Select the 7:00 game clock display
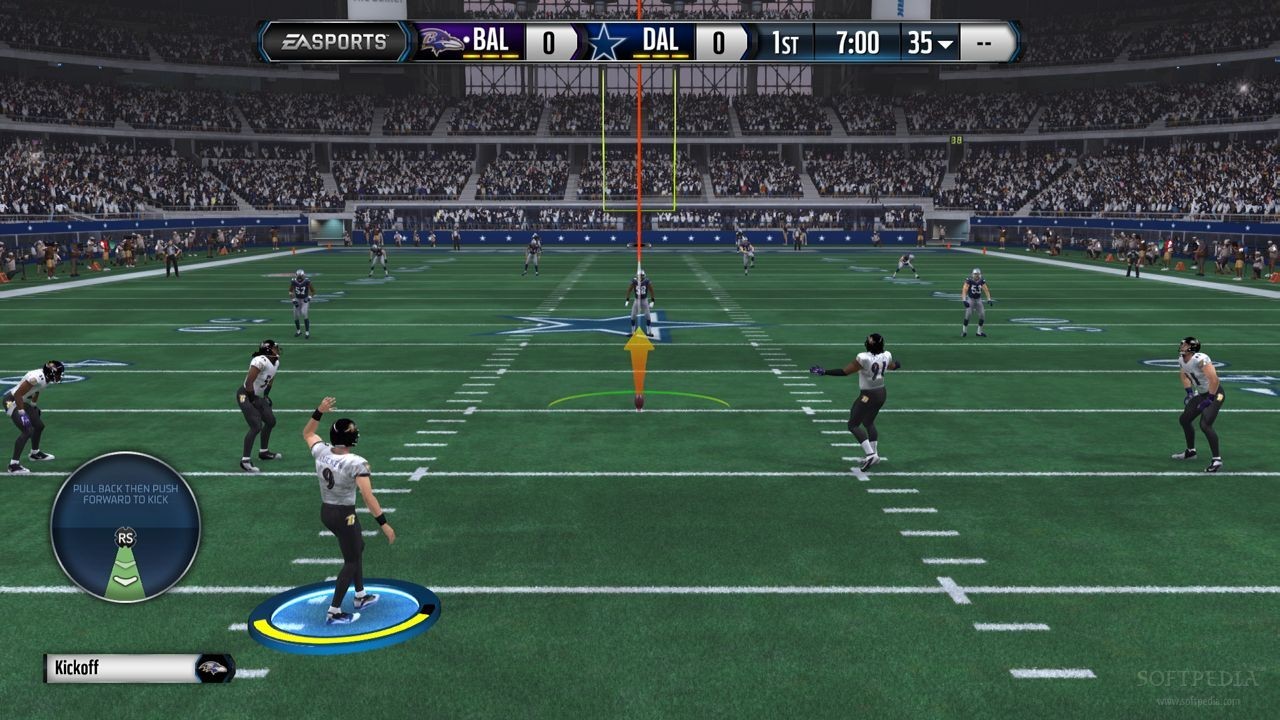Screen dimensions: 1280x720 [857, 43]
